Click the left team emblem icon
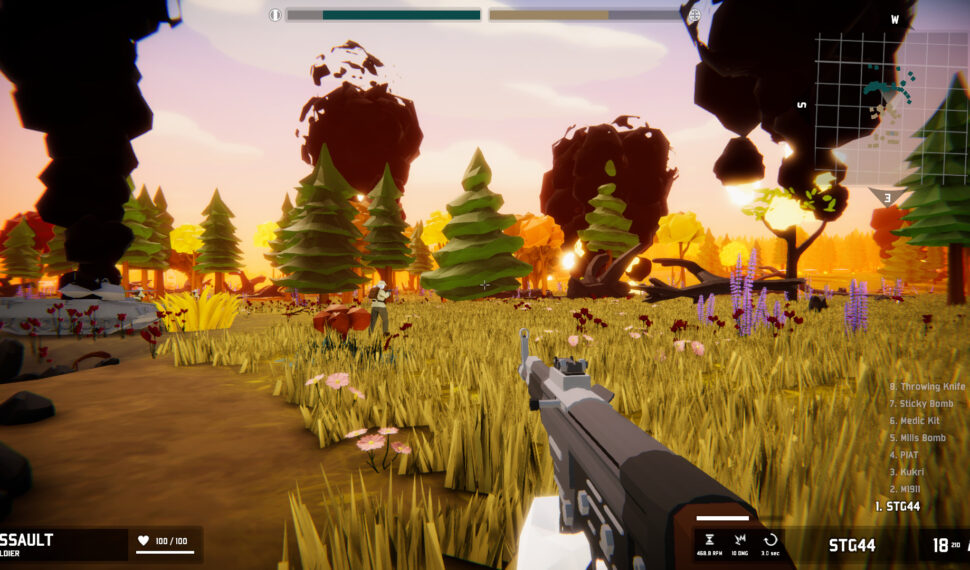This screenshot has height=570, width=970. [x=275, y=15]
